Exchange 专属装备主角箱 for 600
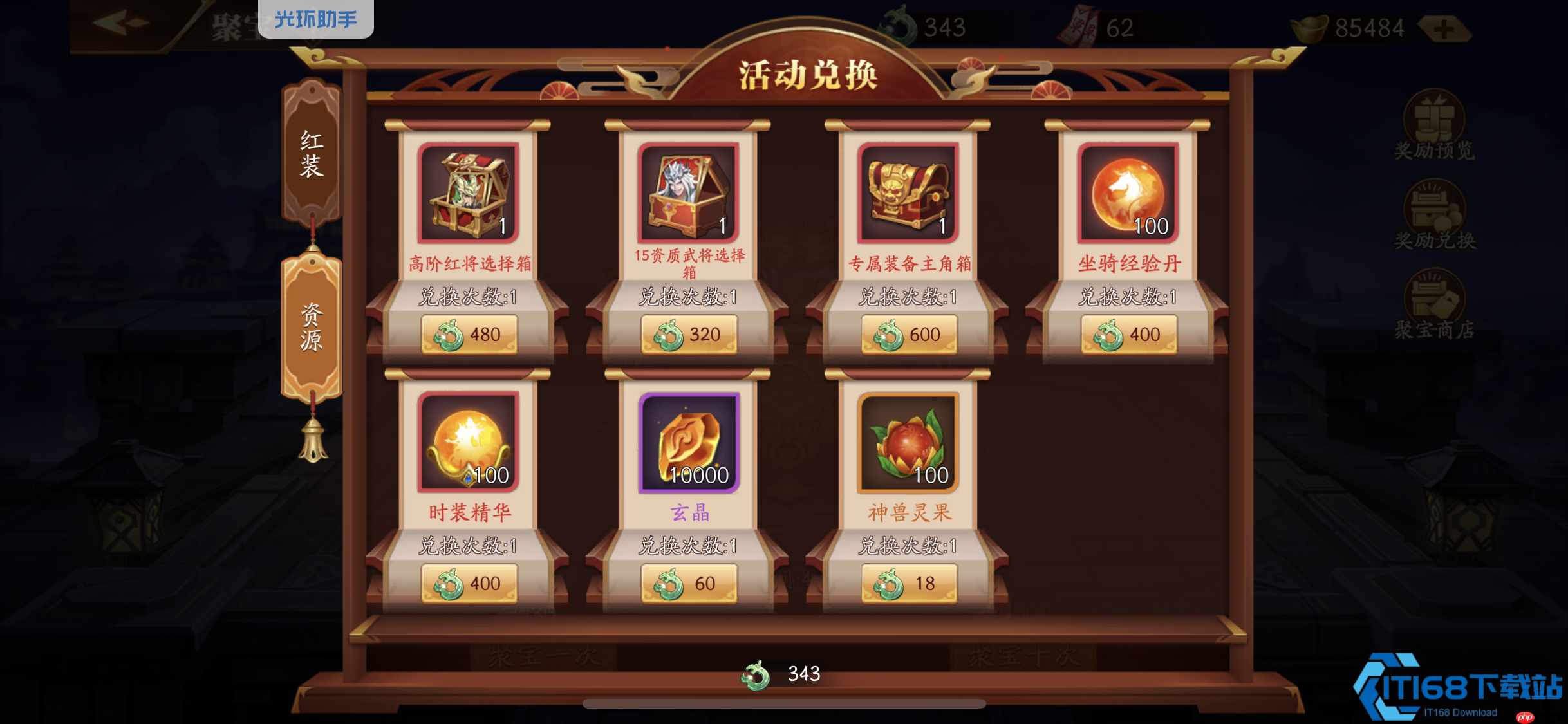1568x724 pixels. point(908,334)
